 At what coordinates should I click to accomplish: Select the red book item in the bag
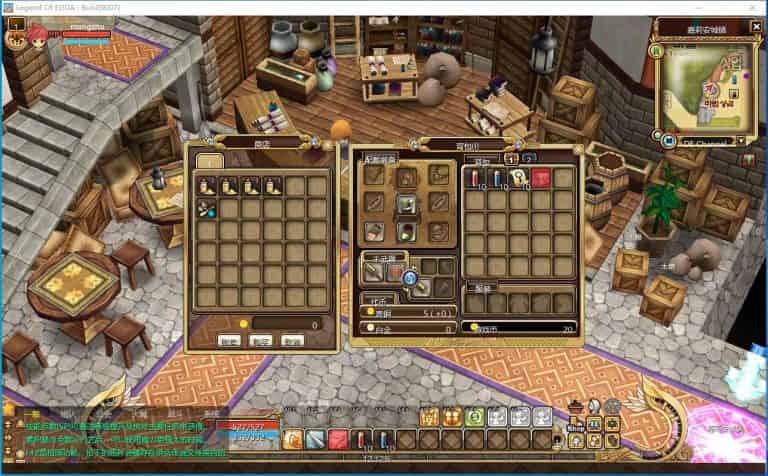tap(542, 177)
